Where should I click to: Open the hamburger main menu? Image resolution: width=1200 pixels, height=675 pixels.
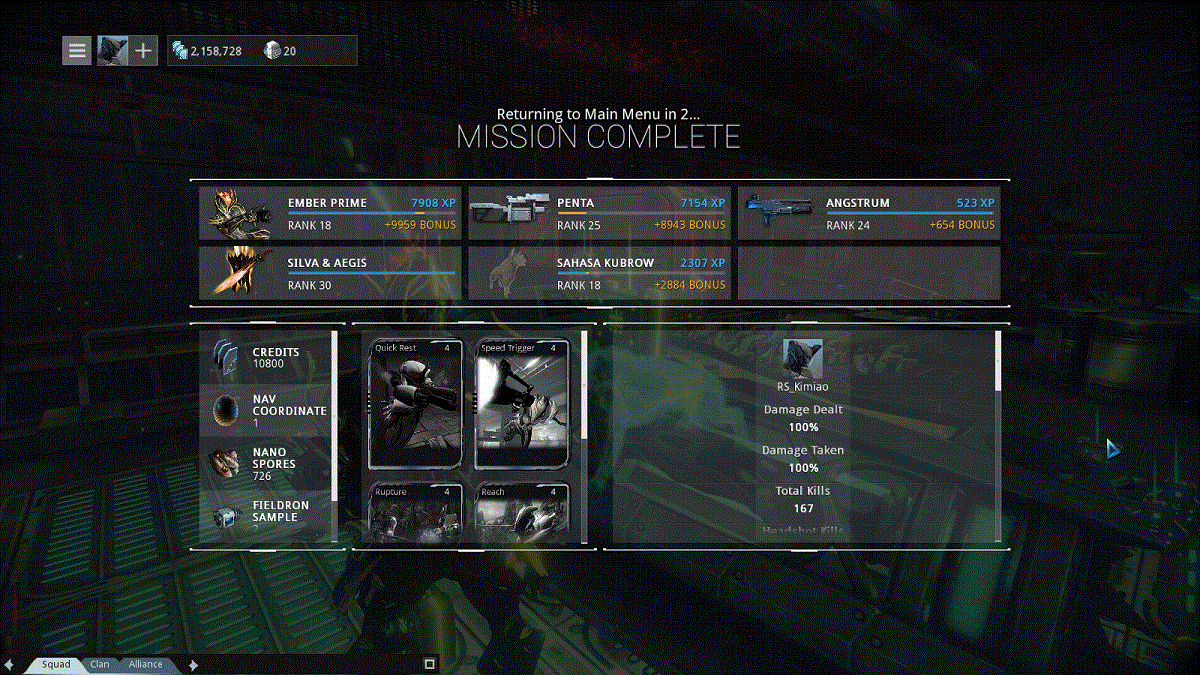[x=77, y=50]
